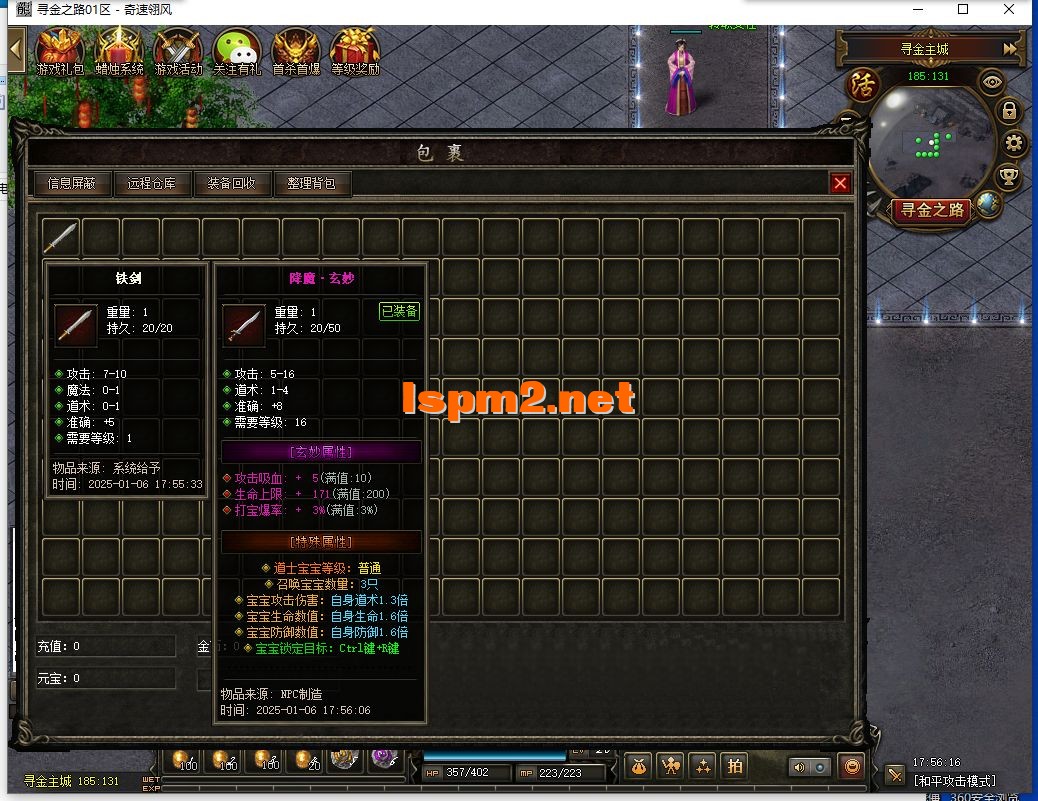
Task: Open the trophy ranking icon
Action: (1009, 177)
